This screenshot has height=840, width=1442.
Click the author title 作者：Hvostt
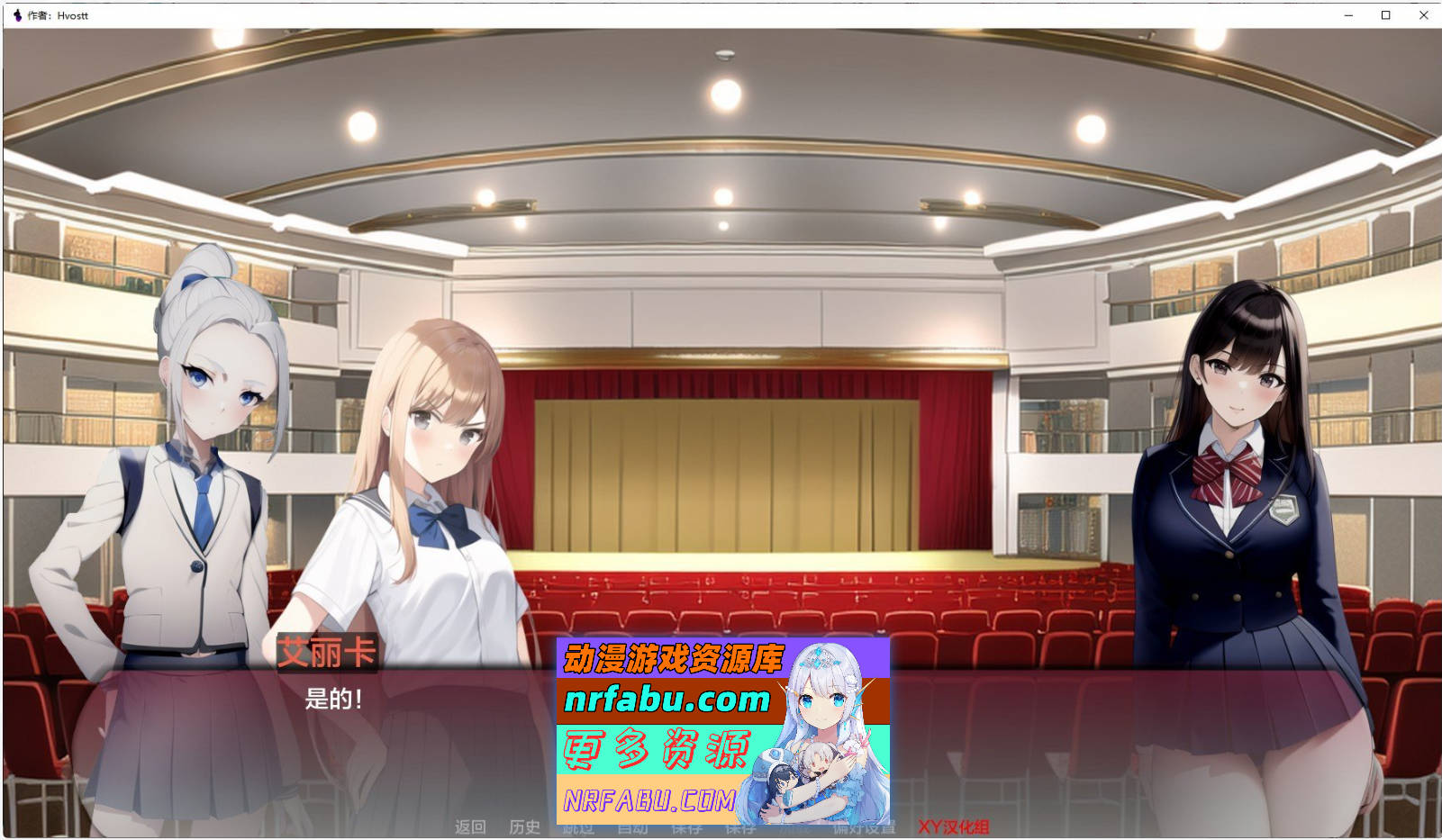click(56, 15)
